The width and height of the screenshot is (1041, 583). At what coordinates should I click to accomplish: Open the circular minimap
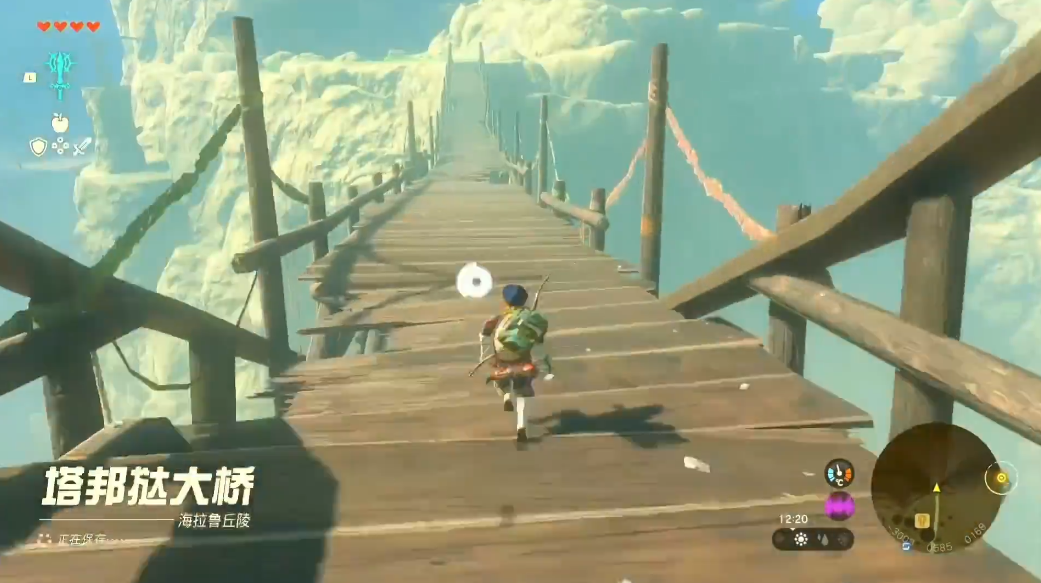[935, 487]
